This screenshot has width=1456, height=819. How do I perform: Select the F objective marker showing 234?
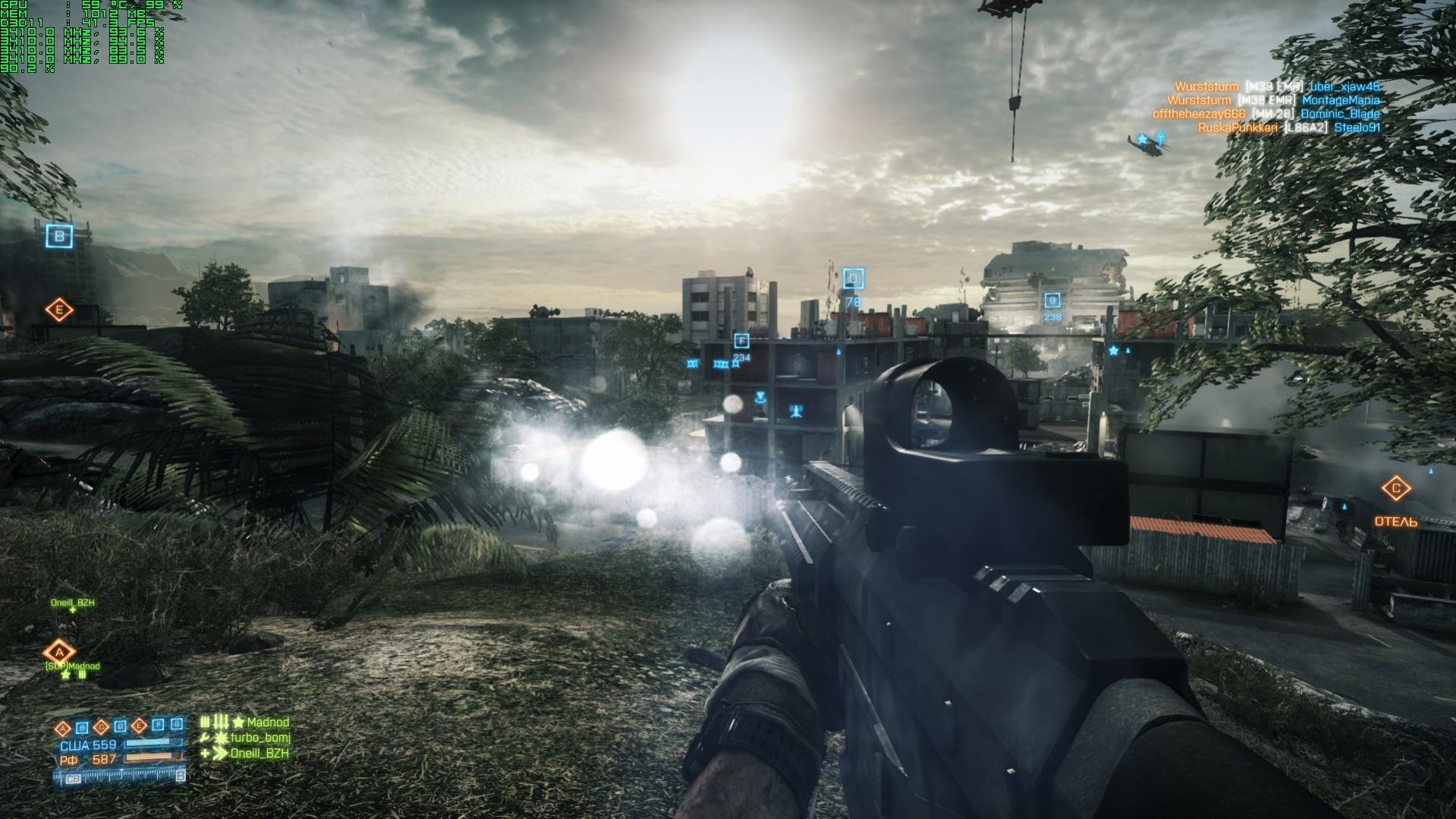point(741,342)
